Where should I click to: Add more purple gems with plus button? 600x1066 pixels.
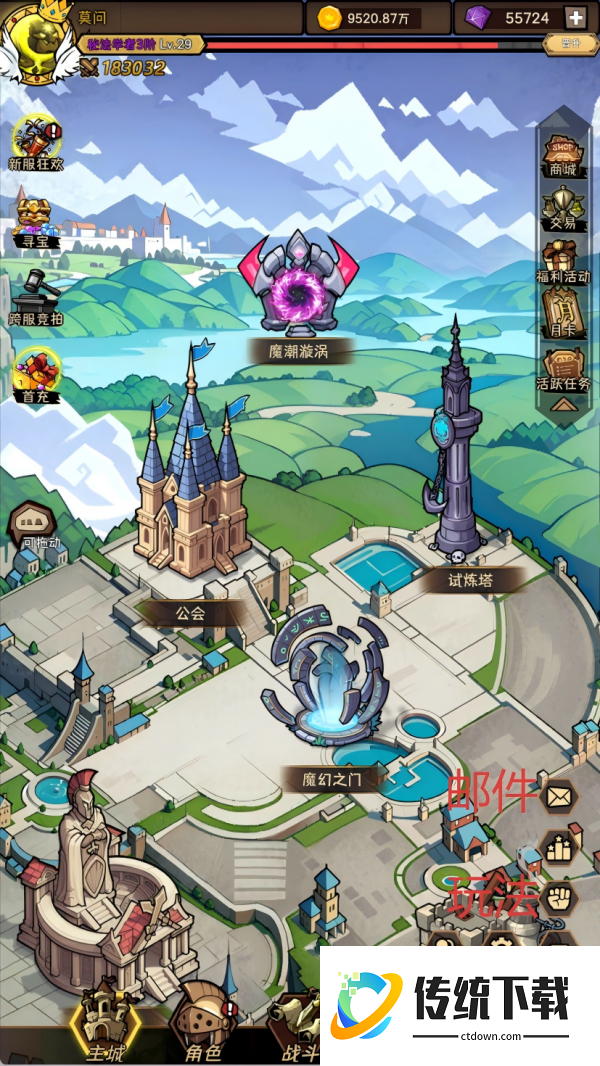click(x=575, y=18)
